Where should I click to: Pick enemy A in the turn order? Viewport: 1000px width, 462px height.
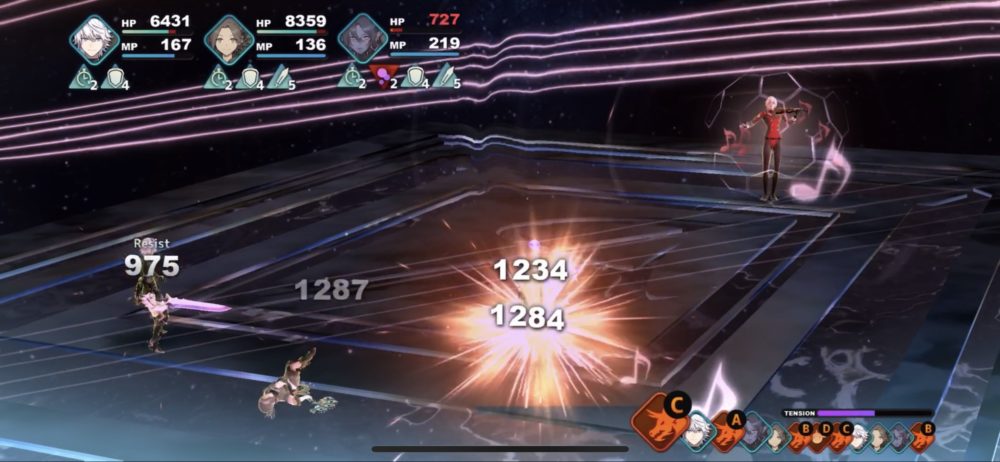[725, 430]
